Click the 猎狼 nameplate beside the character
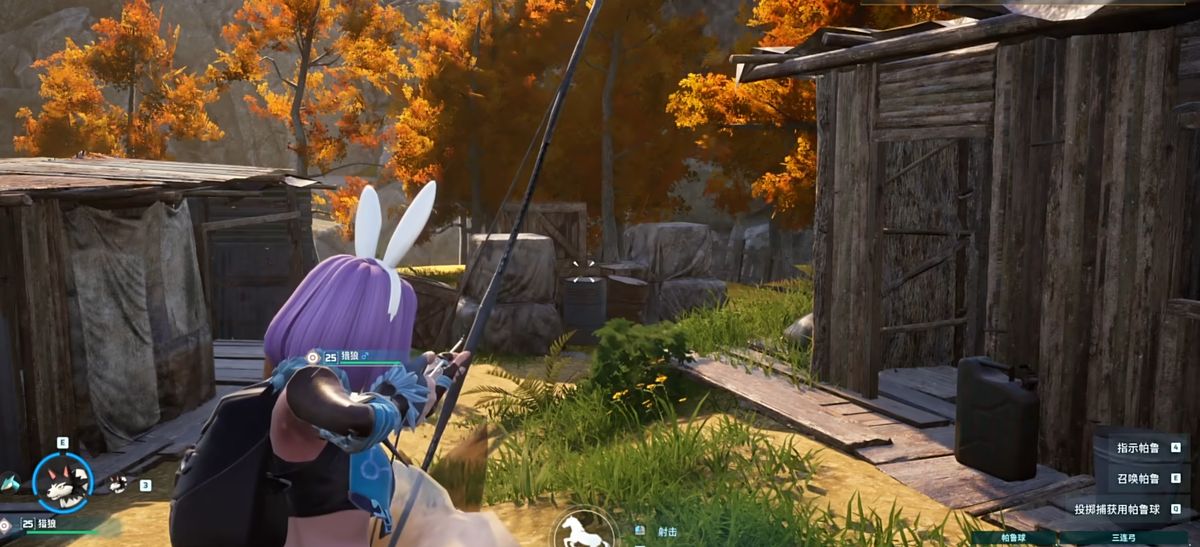 pyautogui.click(x=350, y=356)
